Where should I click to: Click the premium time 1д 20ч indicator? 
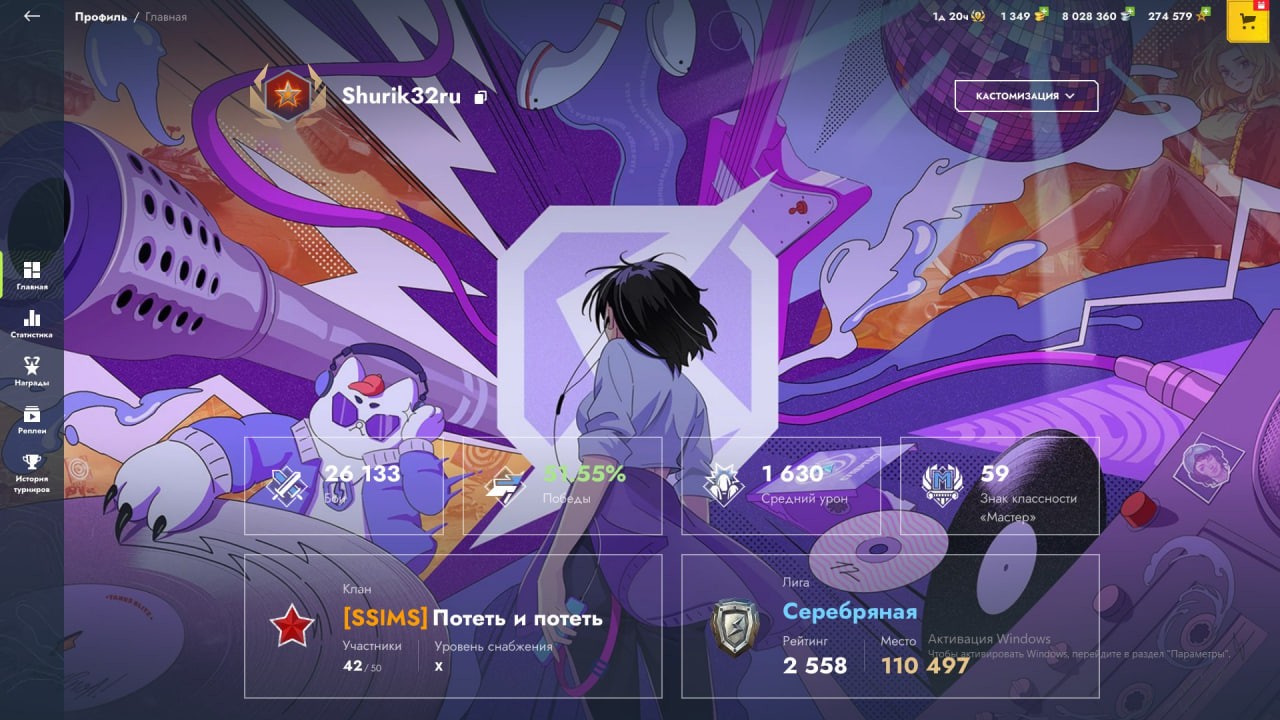[x=956, y=16]
